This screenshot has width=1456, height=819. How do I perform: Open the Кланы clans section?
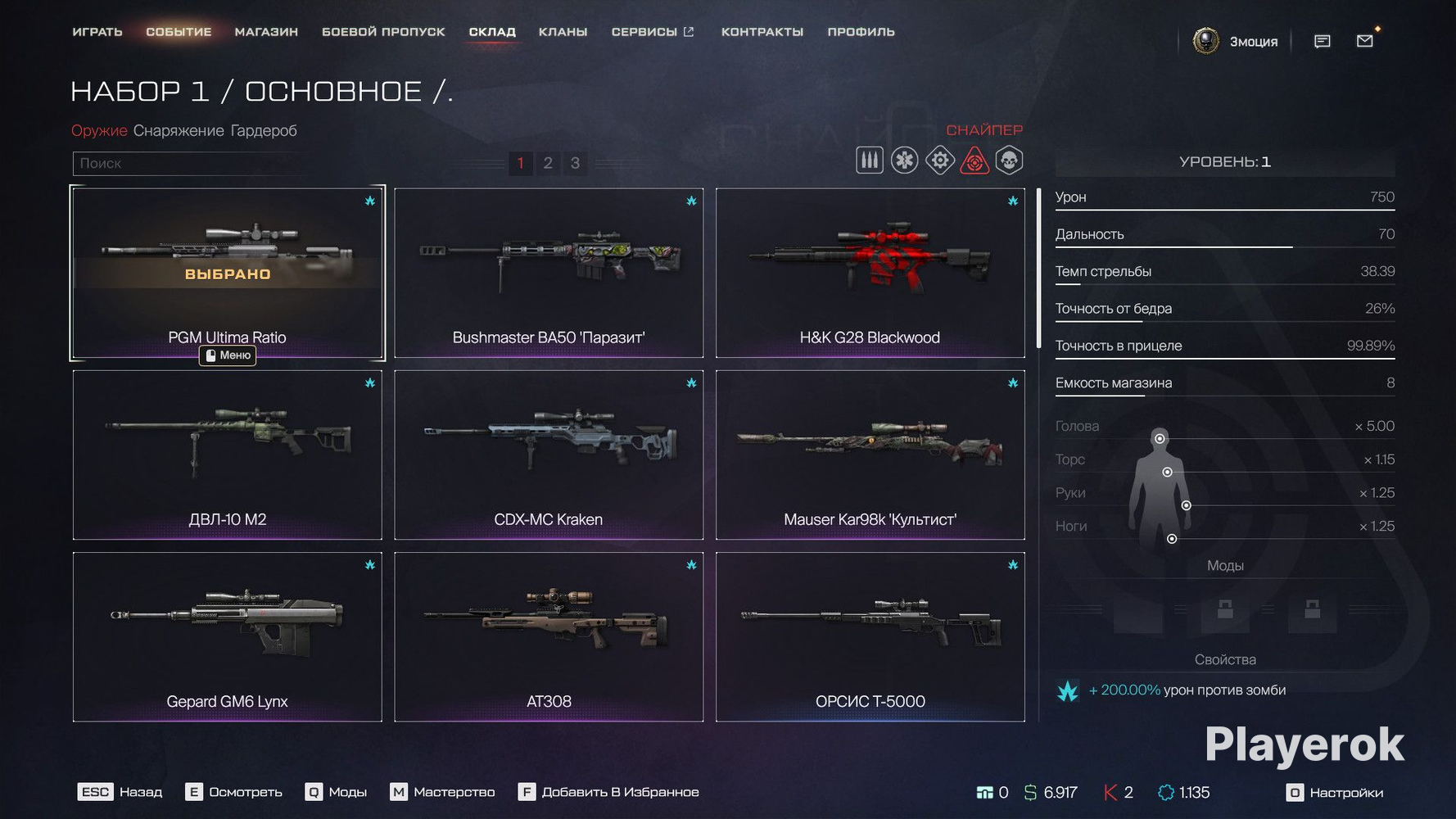563,32
